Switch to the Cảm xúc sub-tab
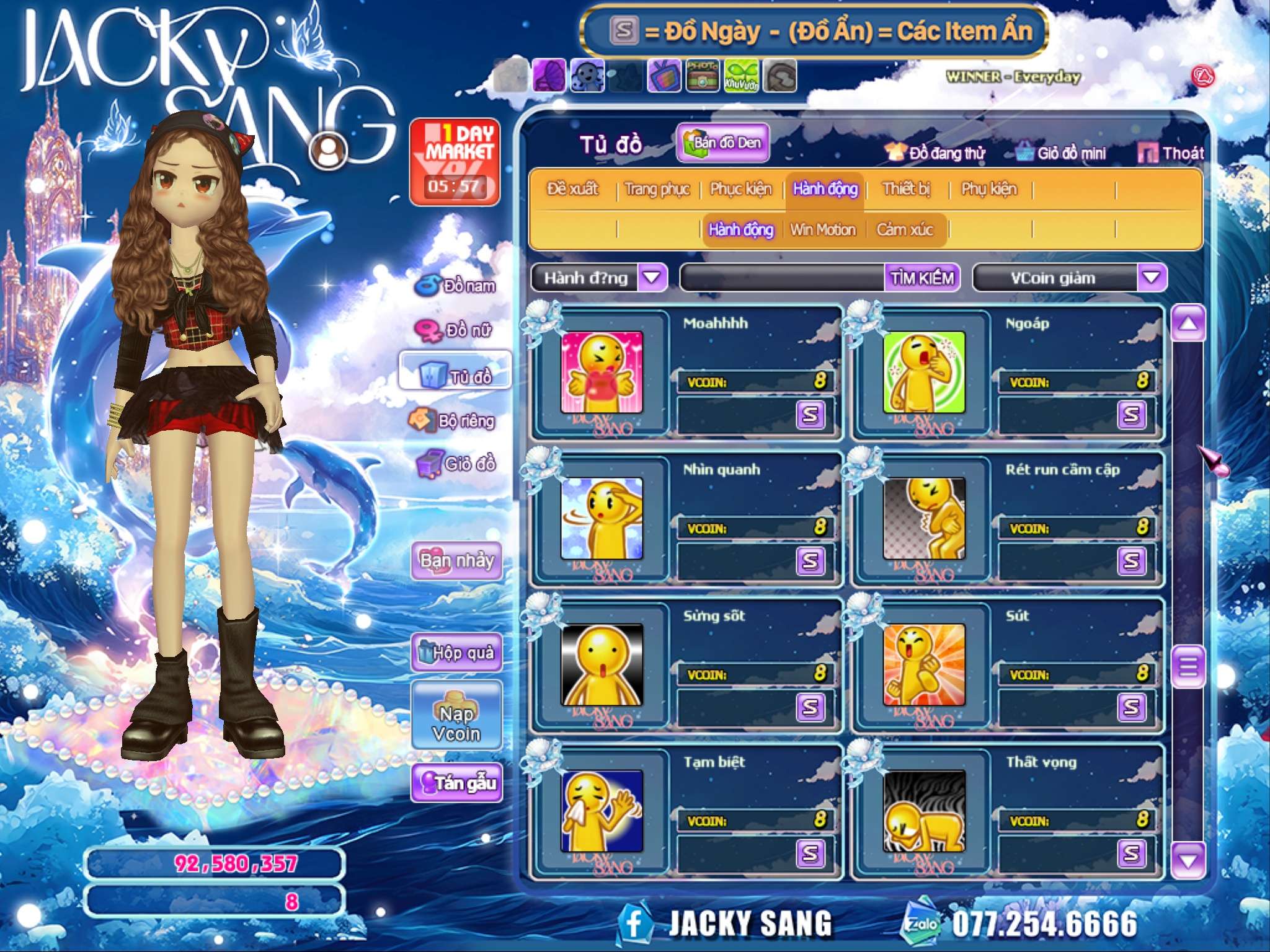The width and height of the screenshot is (1270, 952). [904, 230]
